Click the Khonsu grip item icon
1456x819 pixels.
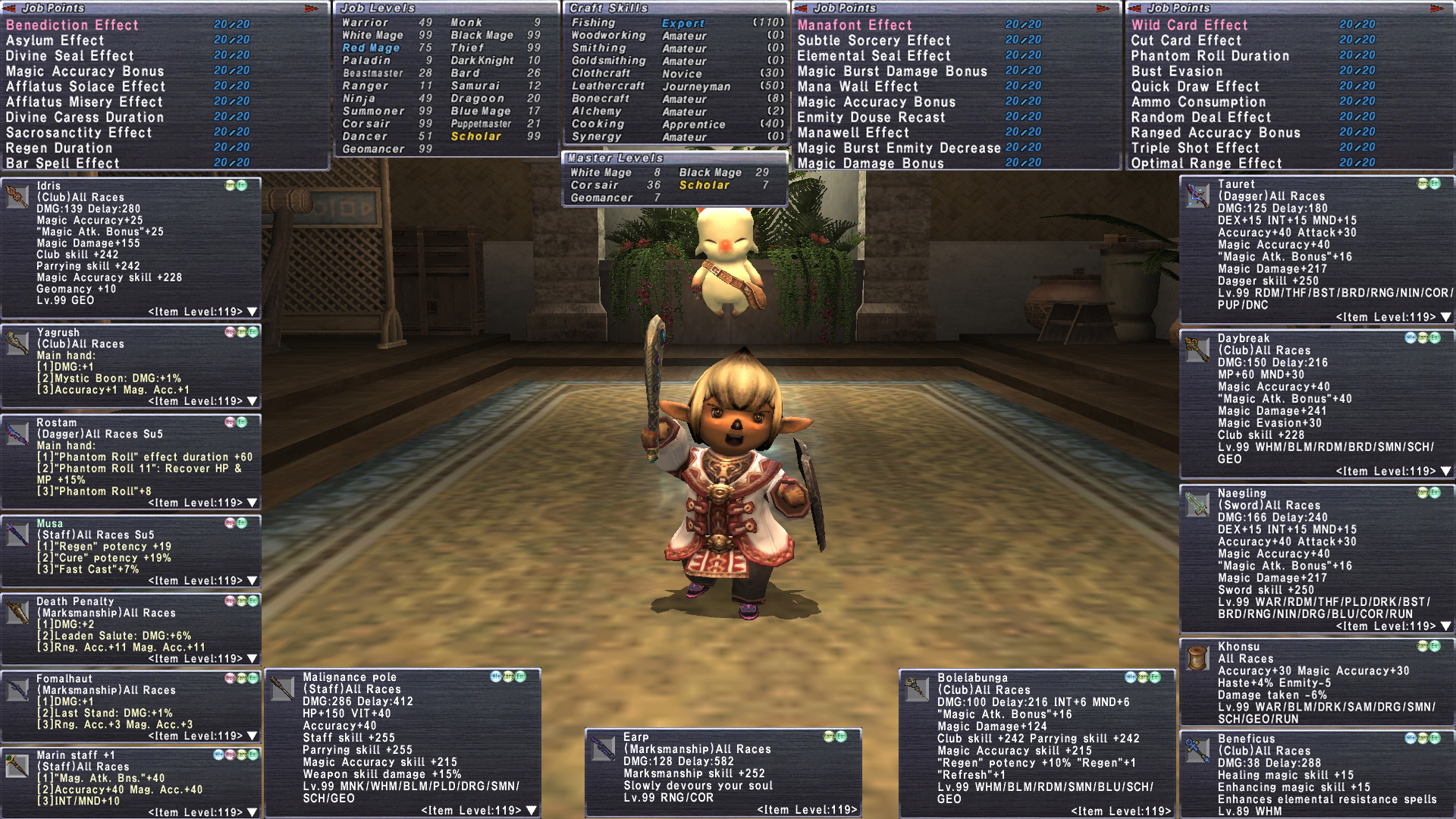(x=1197, y=658)
